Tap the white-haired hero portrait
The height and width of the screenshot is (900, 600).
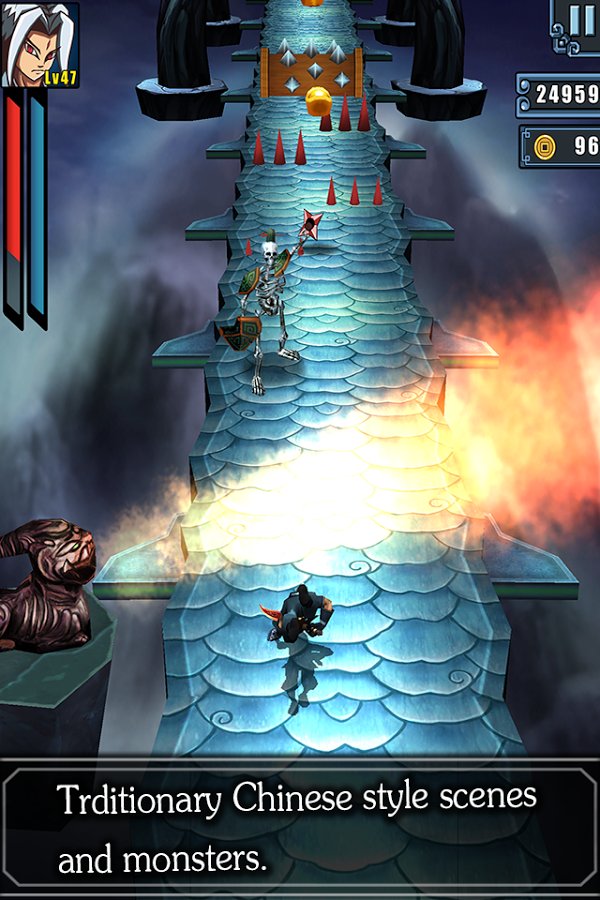(x=40, y=44)
